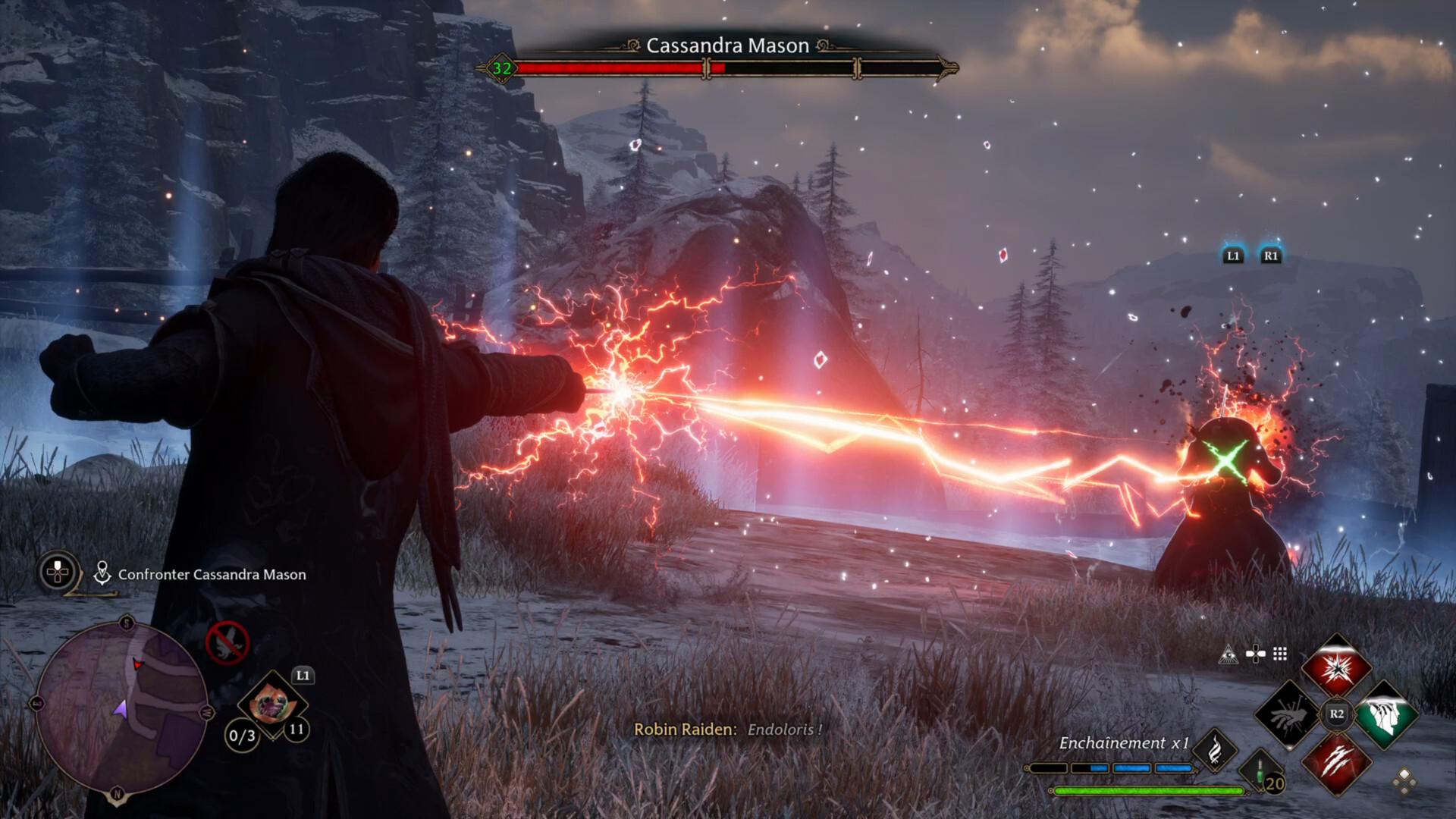Drink the green Wiggenweld potion
Image resolution: width=1456 pixels, height=819 pixels.
point(1261,775)
